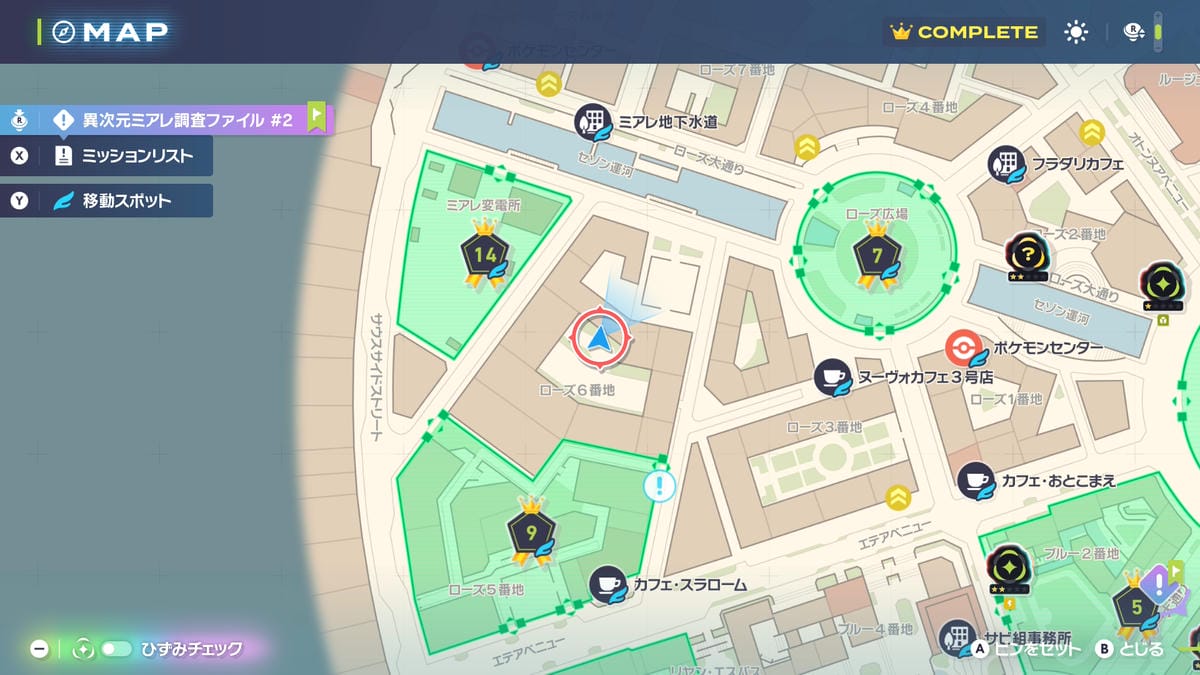Select wild zone 7 badge in ローズ広場
The width and height of the screenshot is (1200, 675).
(x=877, y=256)
